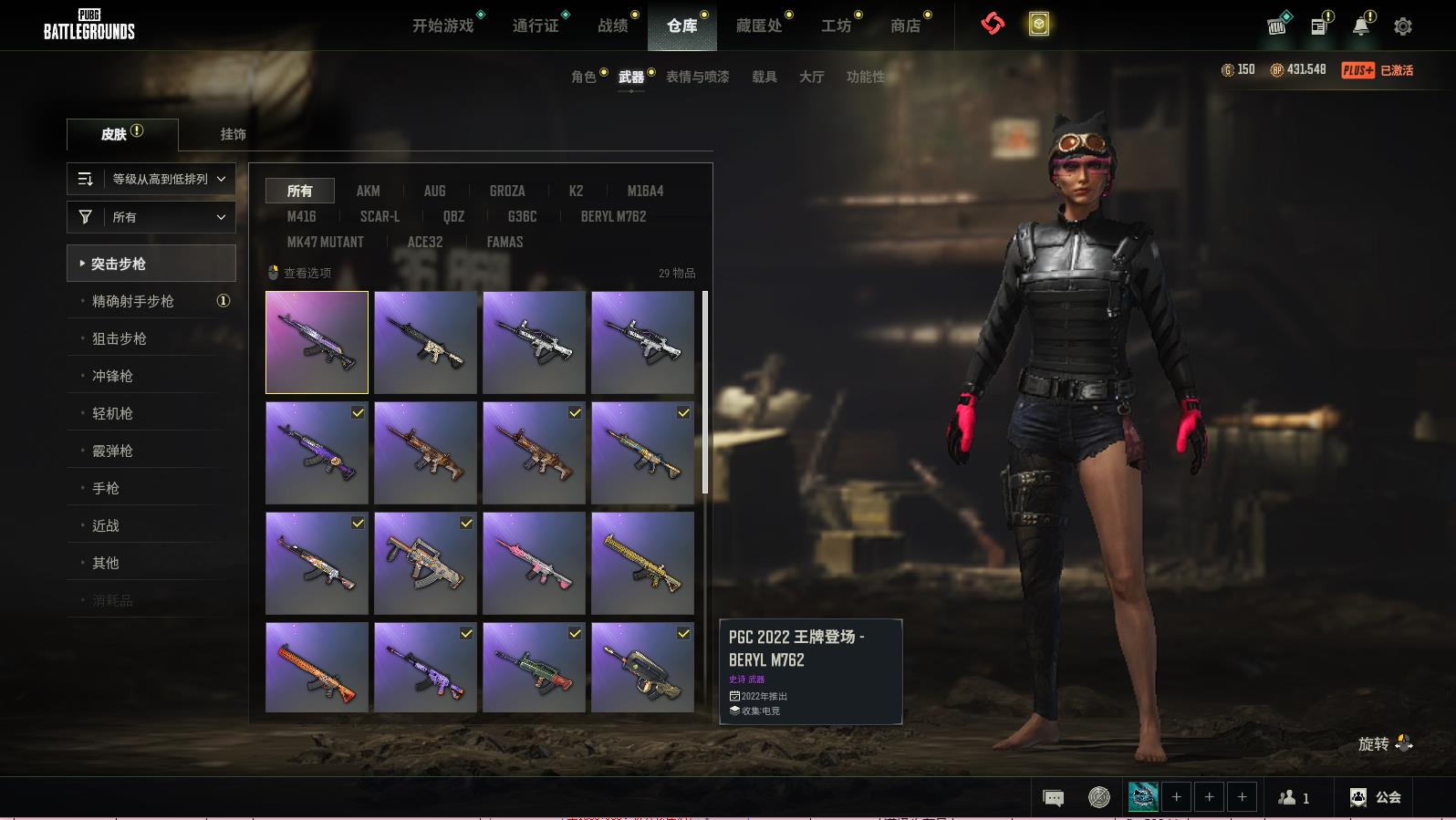Select the 冲锋枪 submachine gun category
Viewport: 1456px width, 820px height.
pos(112,376)
